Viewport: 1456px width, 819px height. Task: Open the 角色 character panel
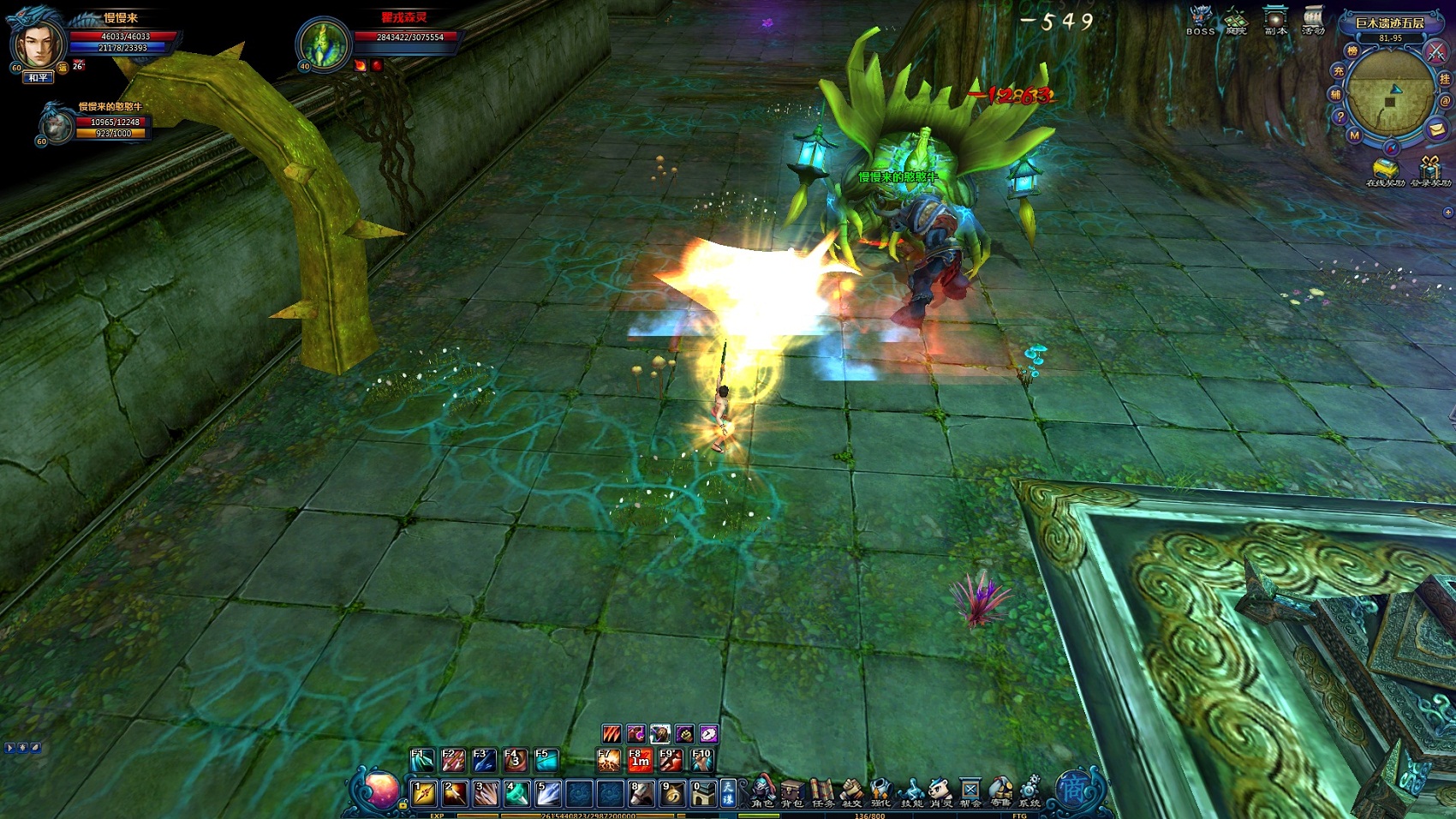(762, 792)
